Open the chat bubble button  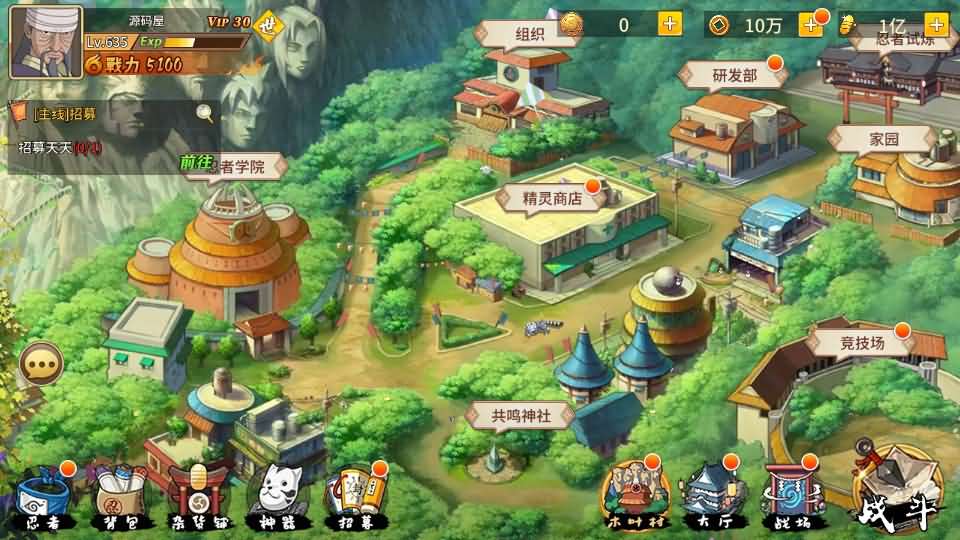[41, 364]
